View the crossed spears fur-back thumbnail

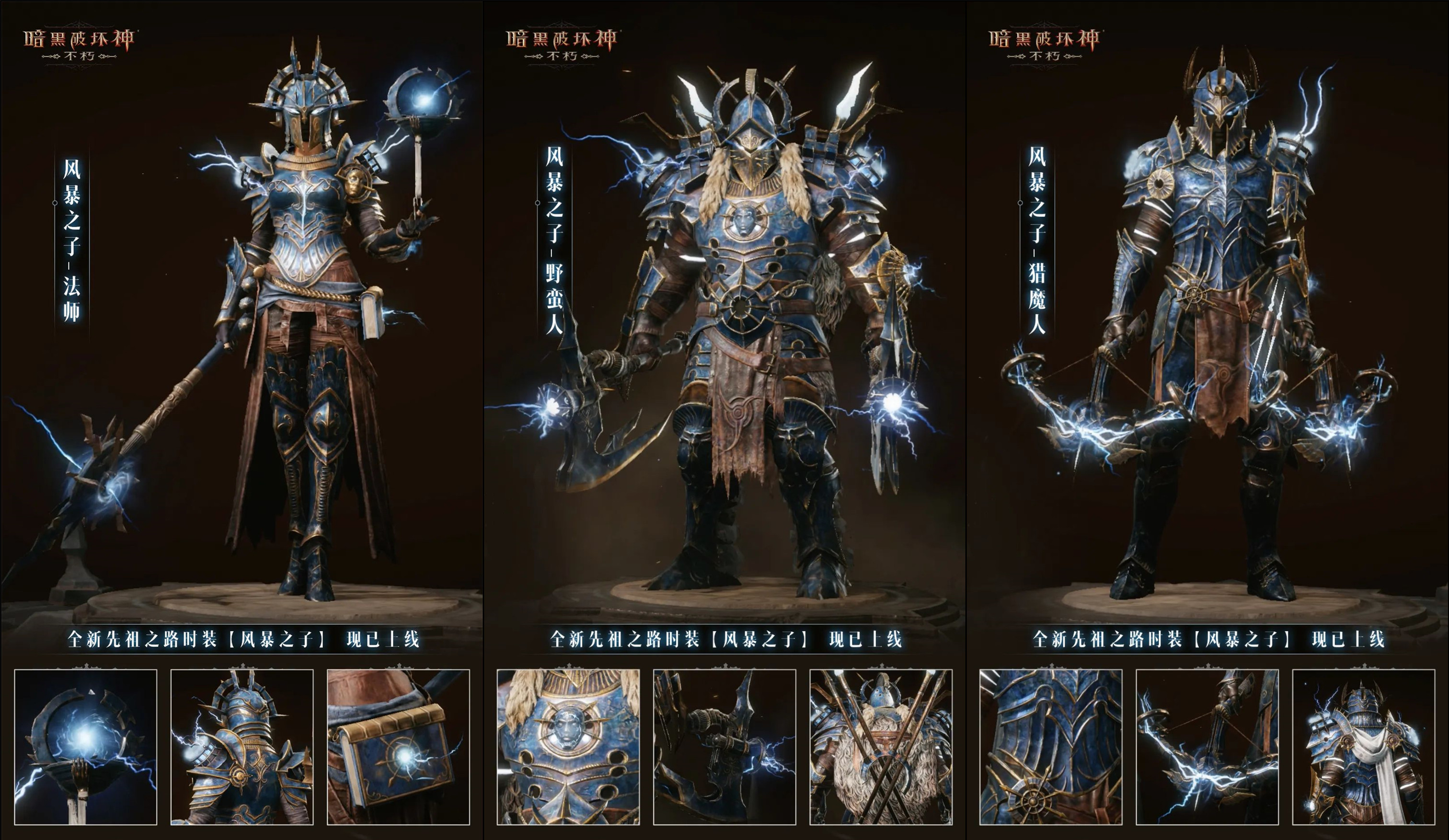click(881, 747)
